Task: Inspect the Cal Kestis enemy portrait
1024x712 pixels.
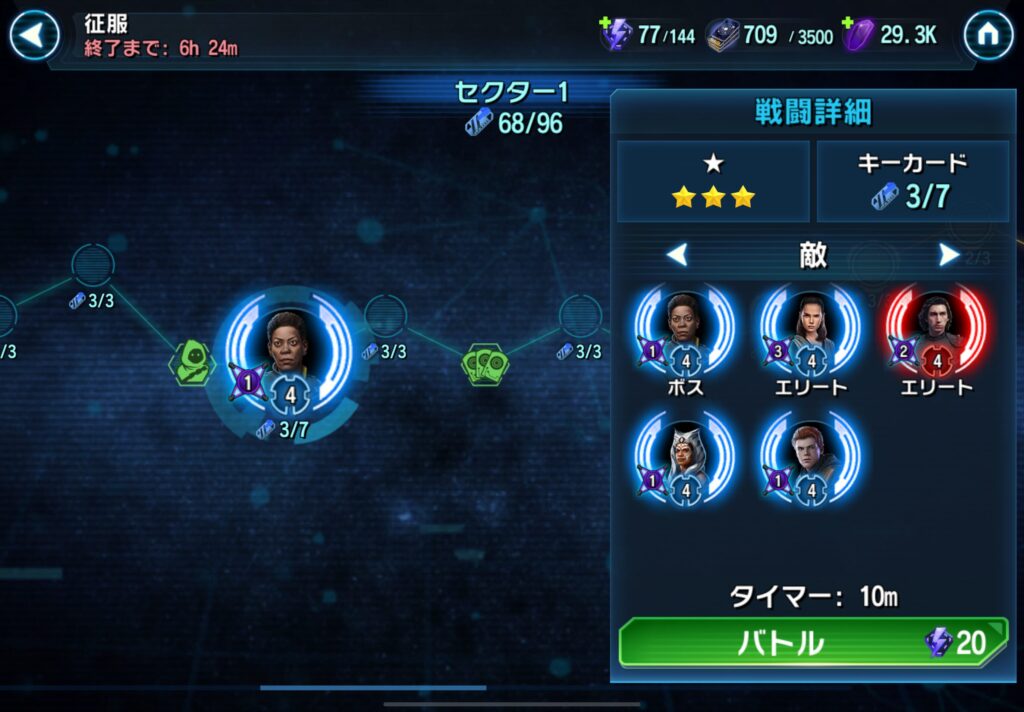Action: coord(810,457)
